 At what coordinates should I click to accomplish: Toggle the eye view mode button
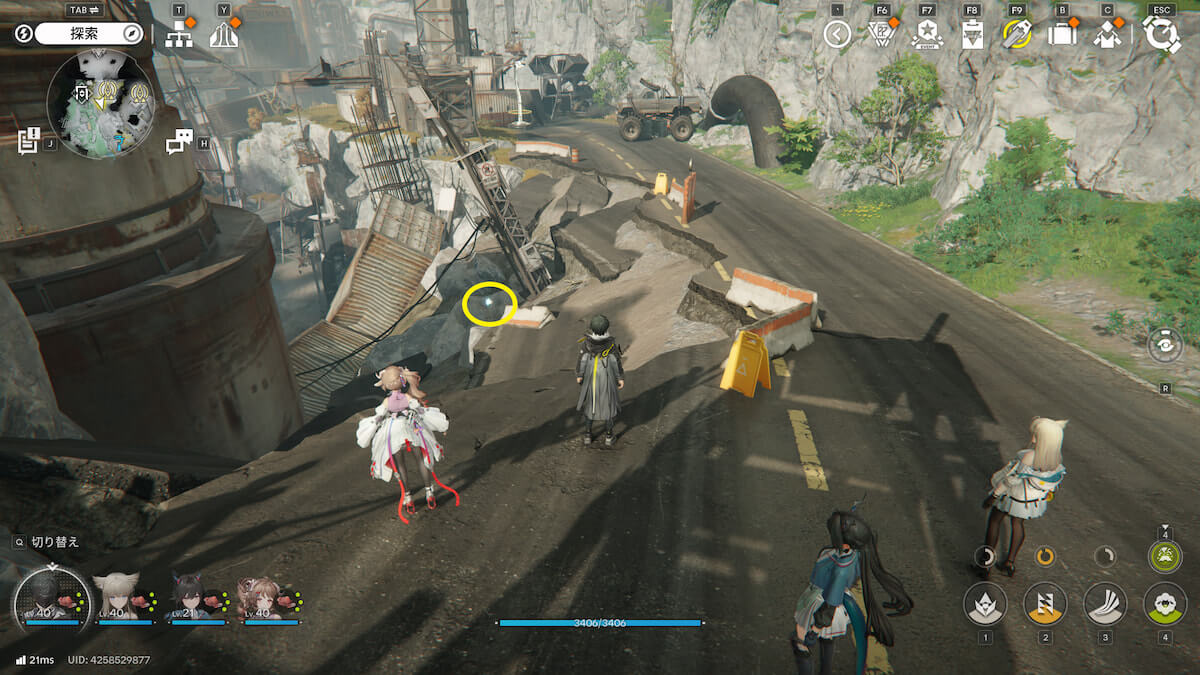click(x=1165, y=345)
